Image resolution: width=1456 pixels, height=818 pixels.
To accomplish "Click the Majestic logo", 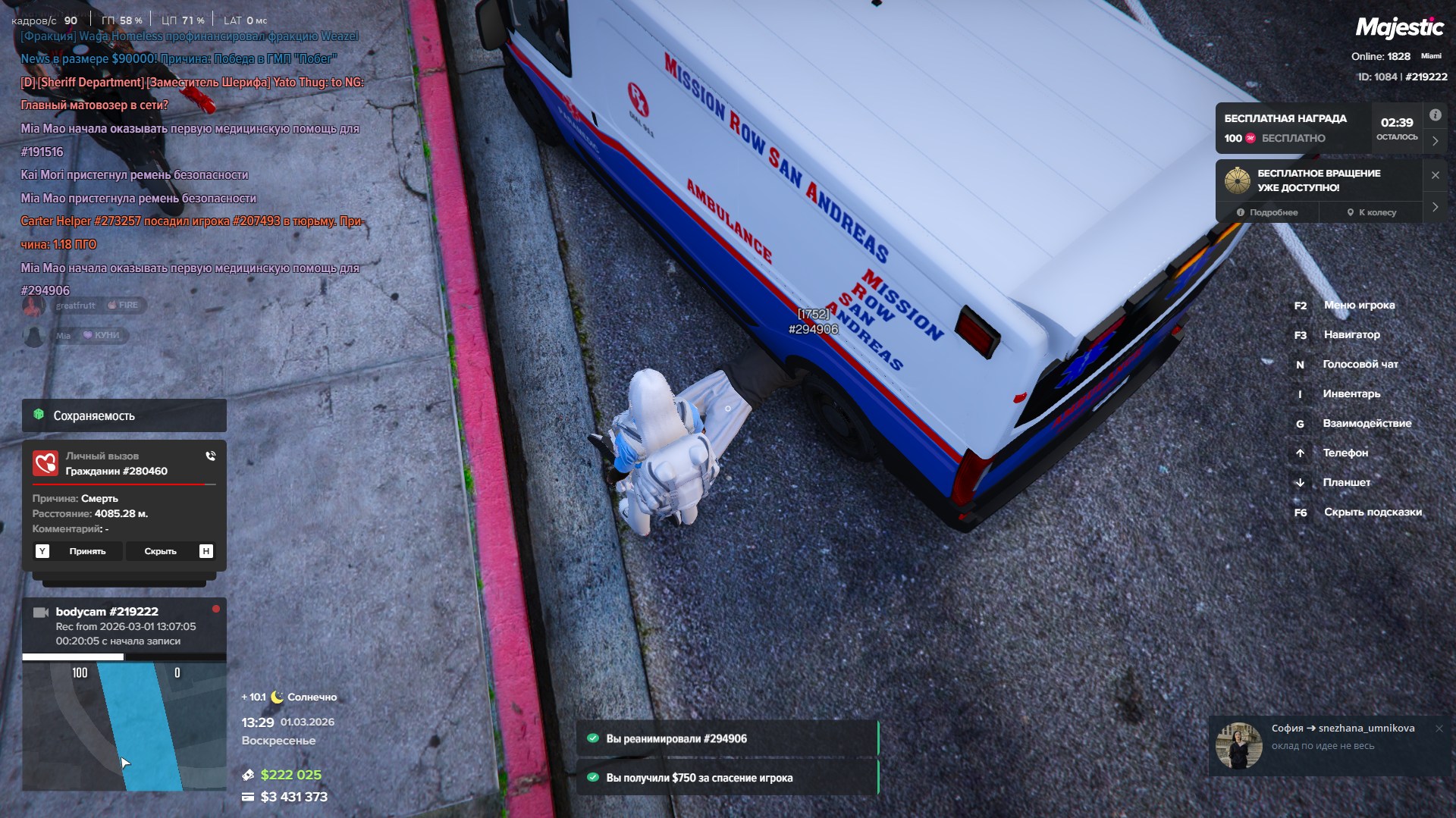I will [x=1399, y=28].
